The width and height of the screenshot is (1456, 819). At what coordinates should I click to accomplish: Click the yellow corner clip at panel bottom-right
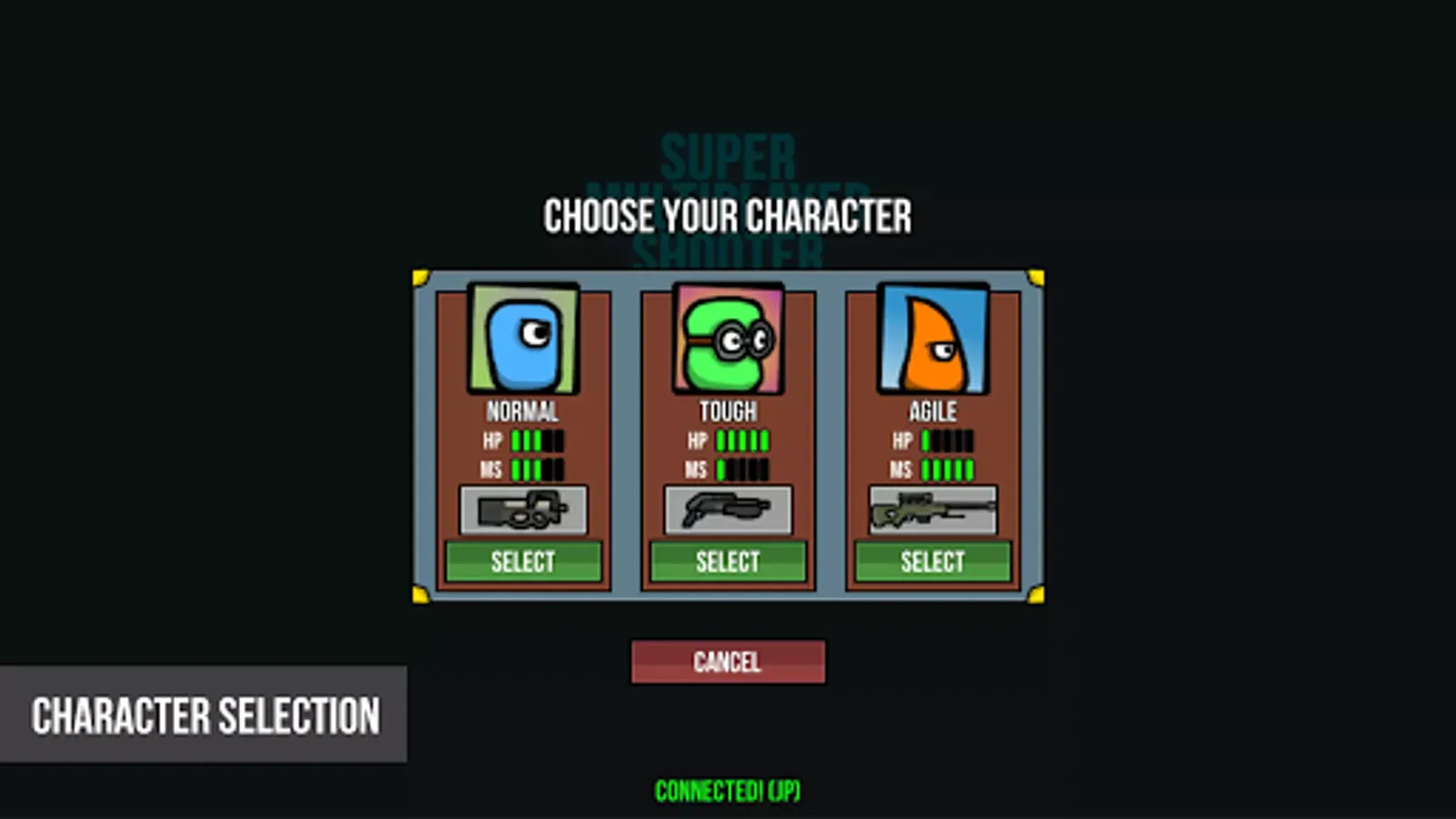pos(1036,593)
